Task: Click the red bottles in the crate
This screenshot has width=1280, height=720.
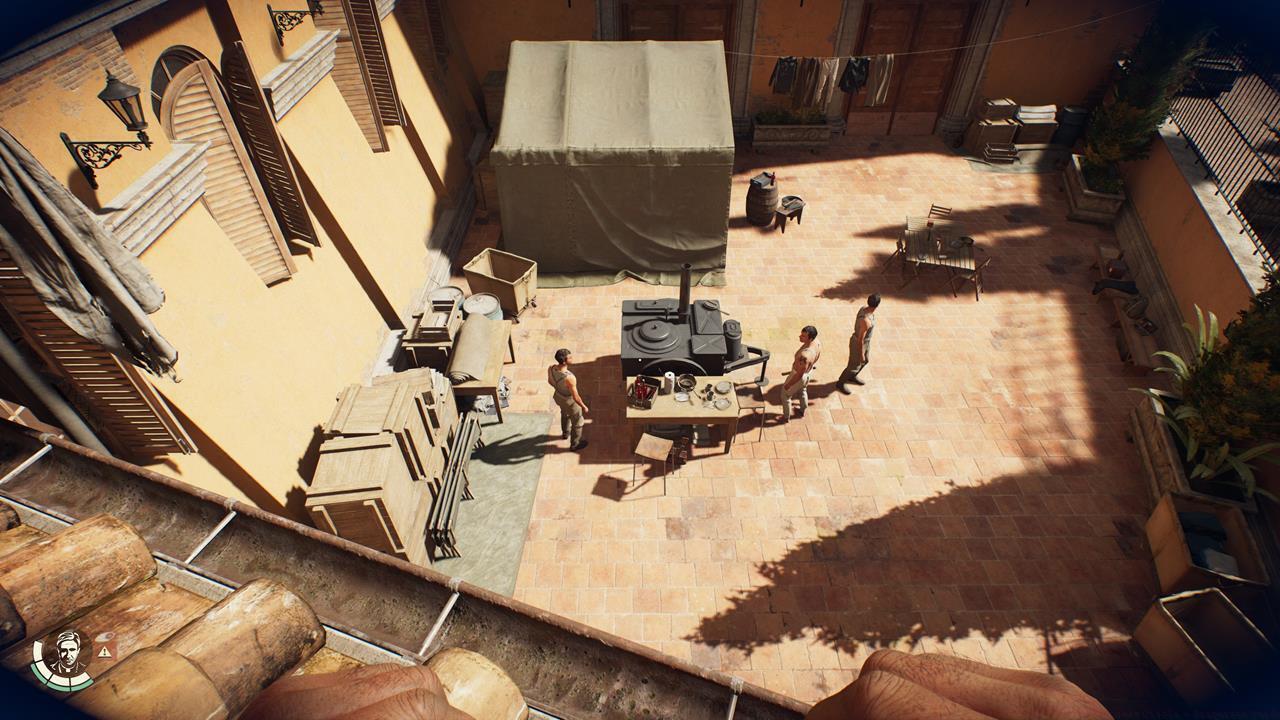Action: pyautogui.click(x=641, y=390)
